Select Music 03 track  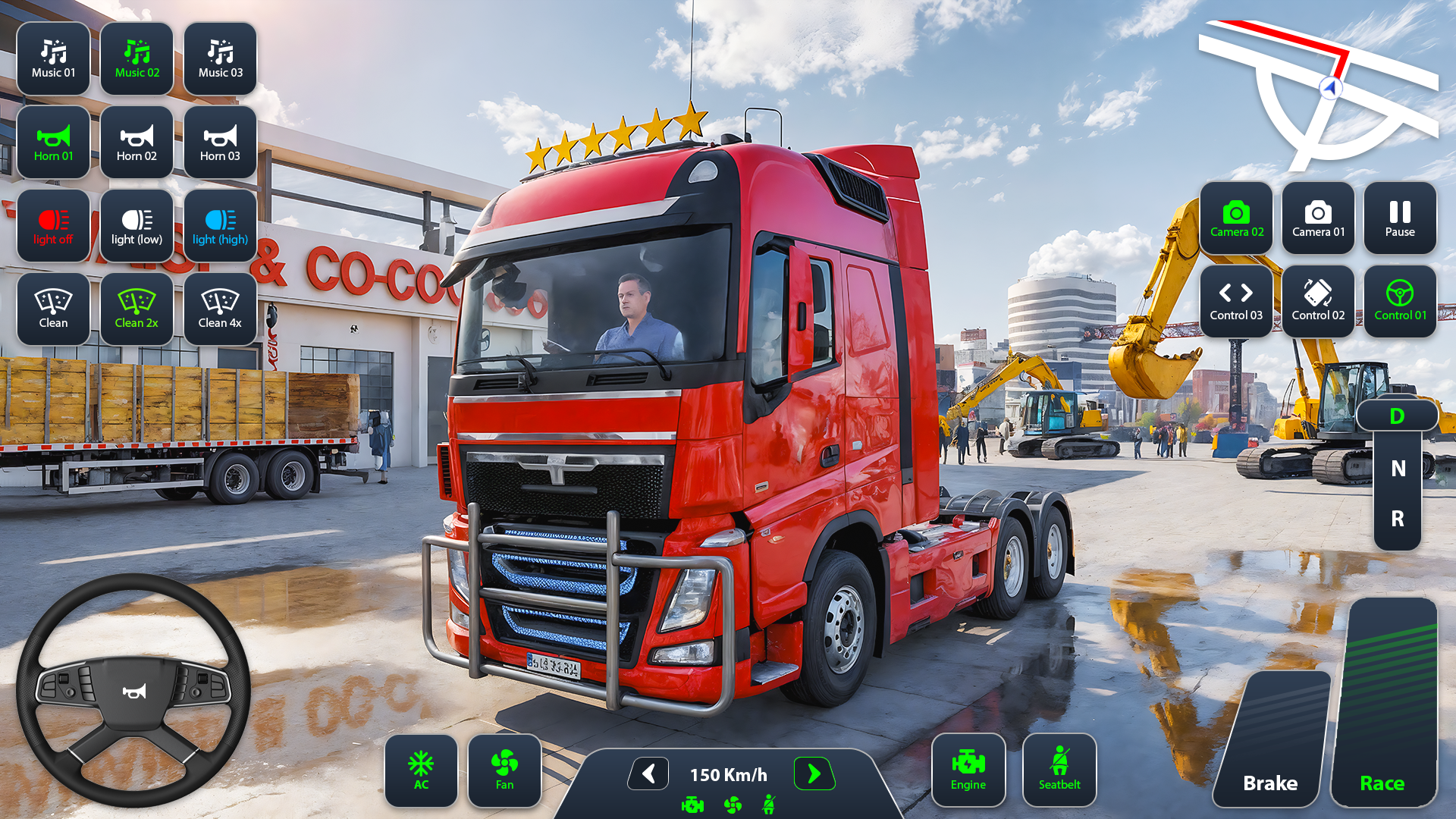click(219, 58)
